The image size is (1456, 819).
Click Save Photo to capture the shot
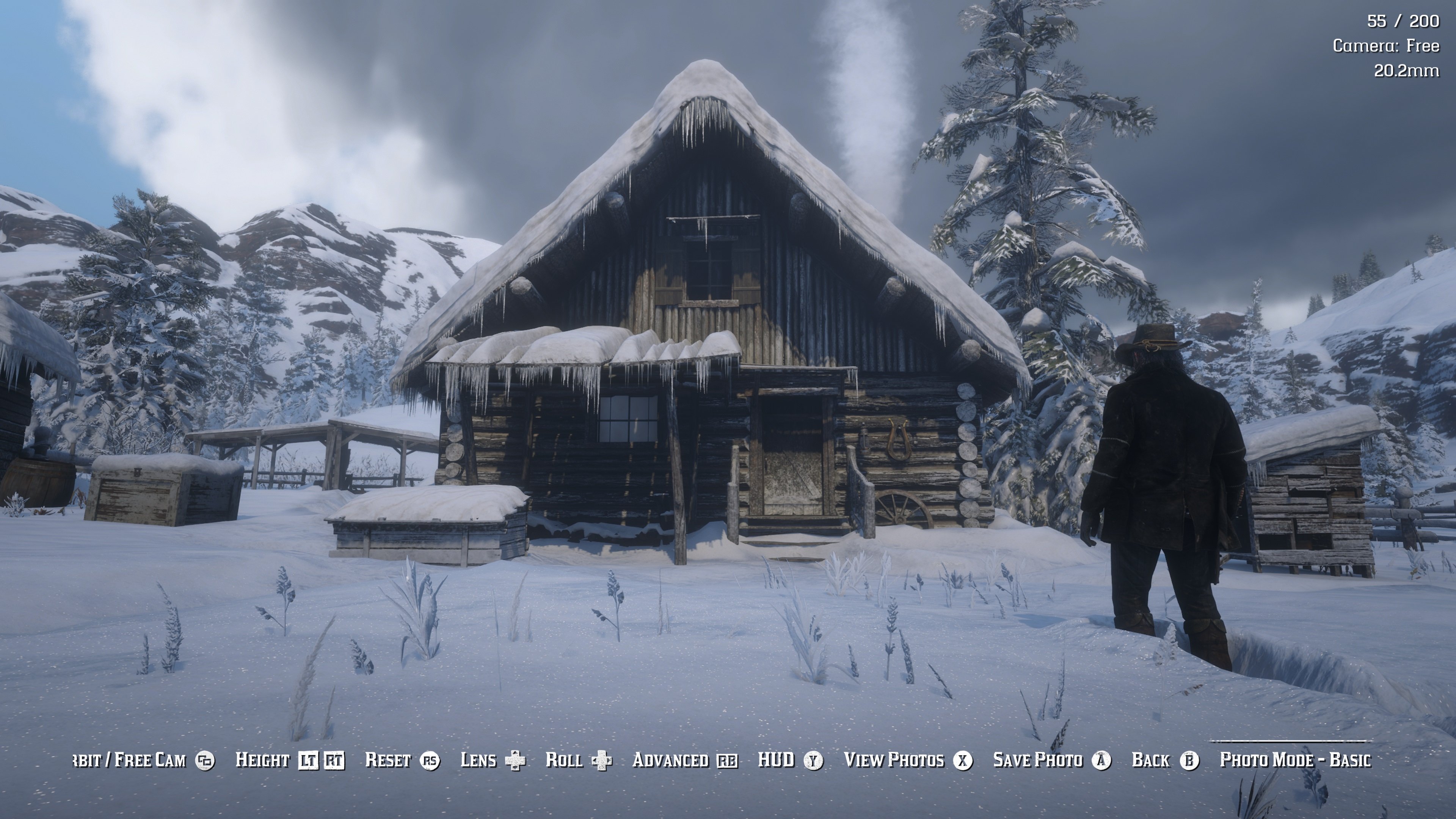click(1052, 760)
